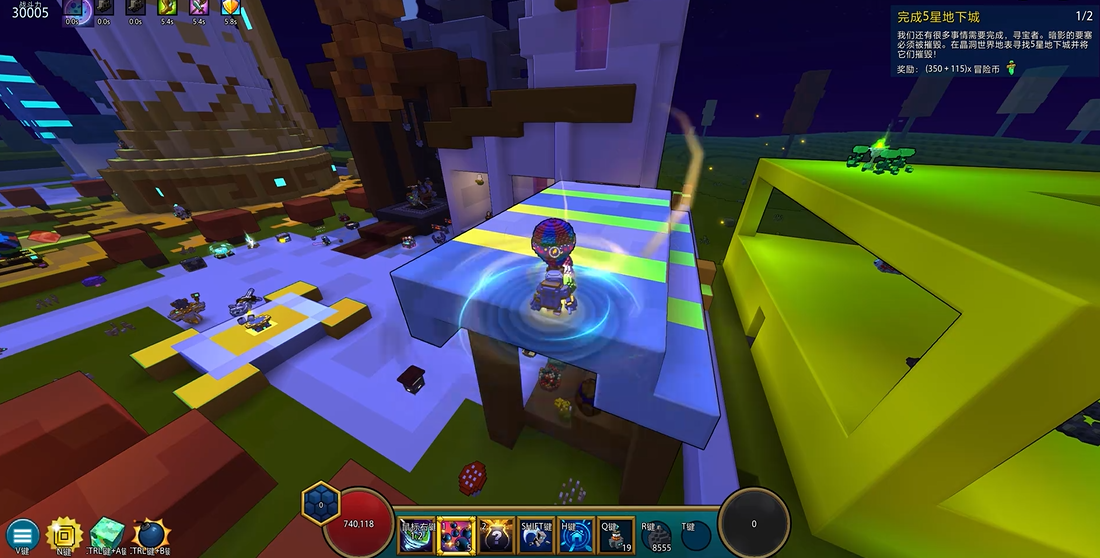This screenshot has height=558, width=1100.
Task: Click the green boot buff icon
Action: click(x=168, y=9)
